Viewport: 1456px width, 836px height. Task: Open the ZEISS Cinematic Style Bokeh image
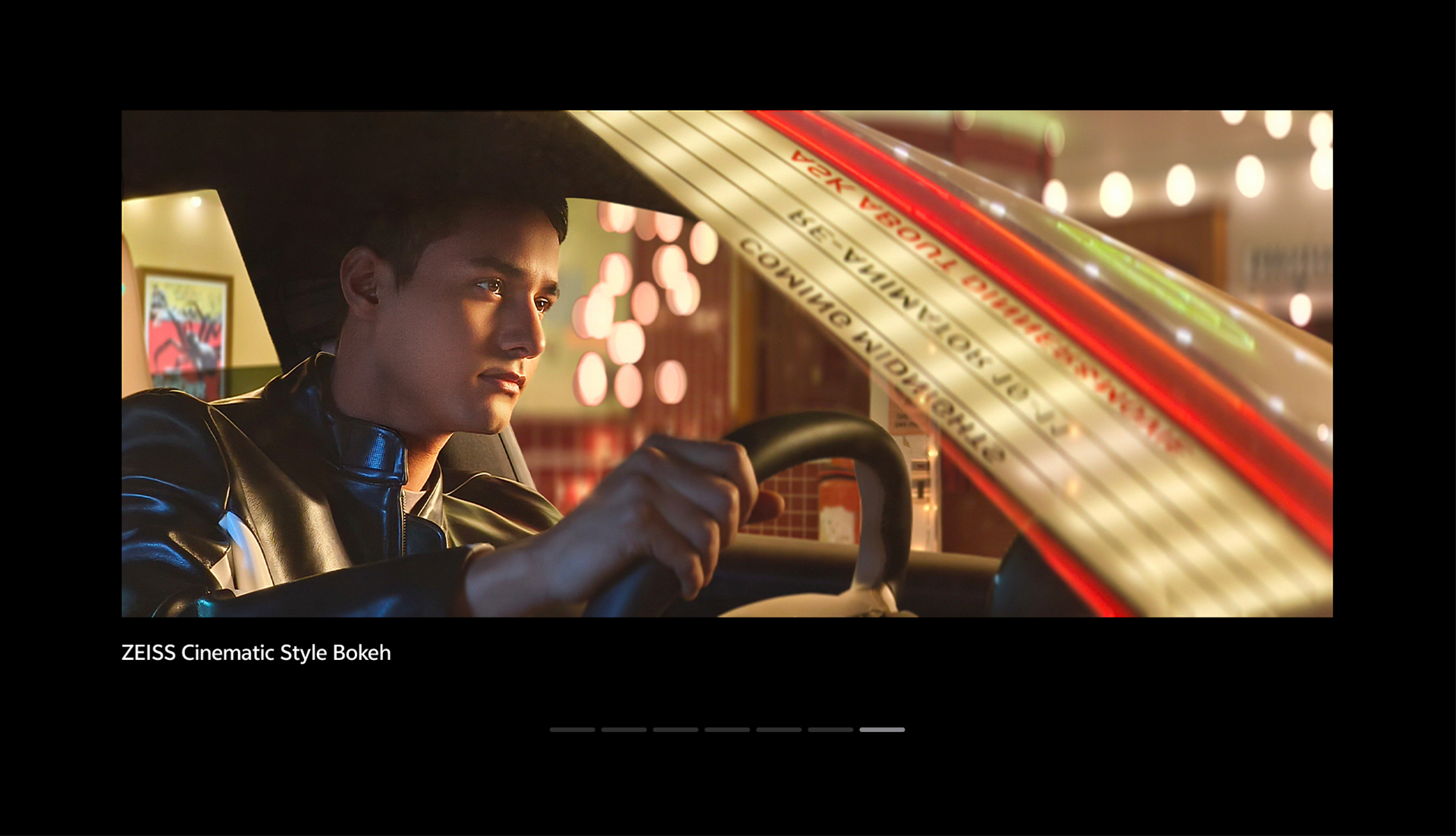(x=726, y=363)
